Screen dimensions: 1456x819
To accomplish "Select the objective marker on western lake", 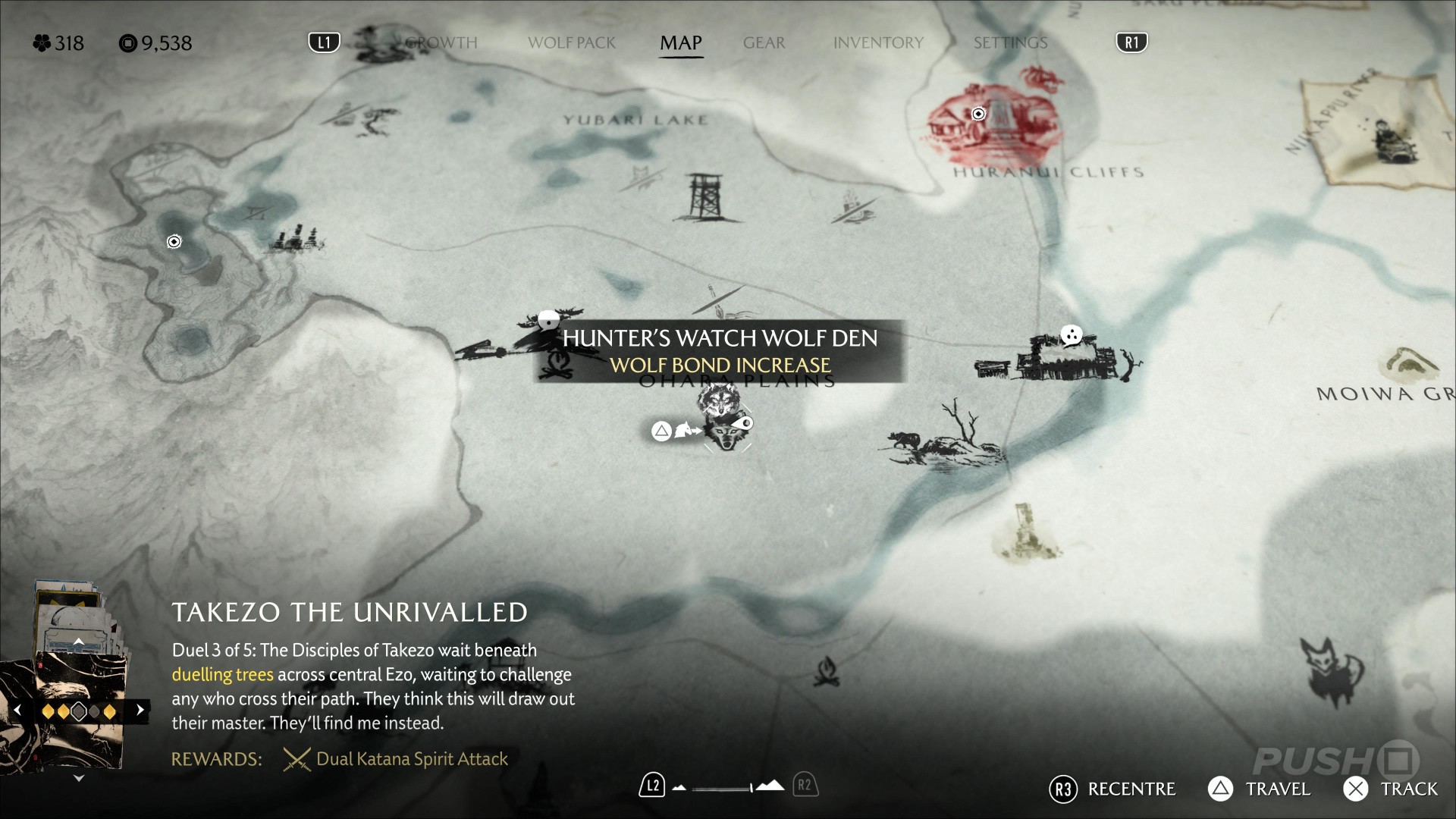I will 174,242.
